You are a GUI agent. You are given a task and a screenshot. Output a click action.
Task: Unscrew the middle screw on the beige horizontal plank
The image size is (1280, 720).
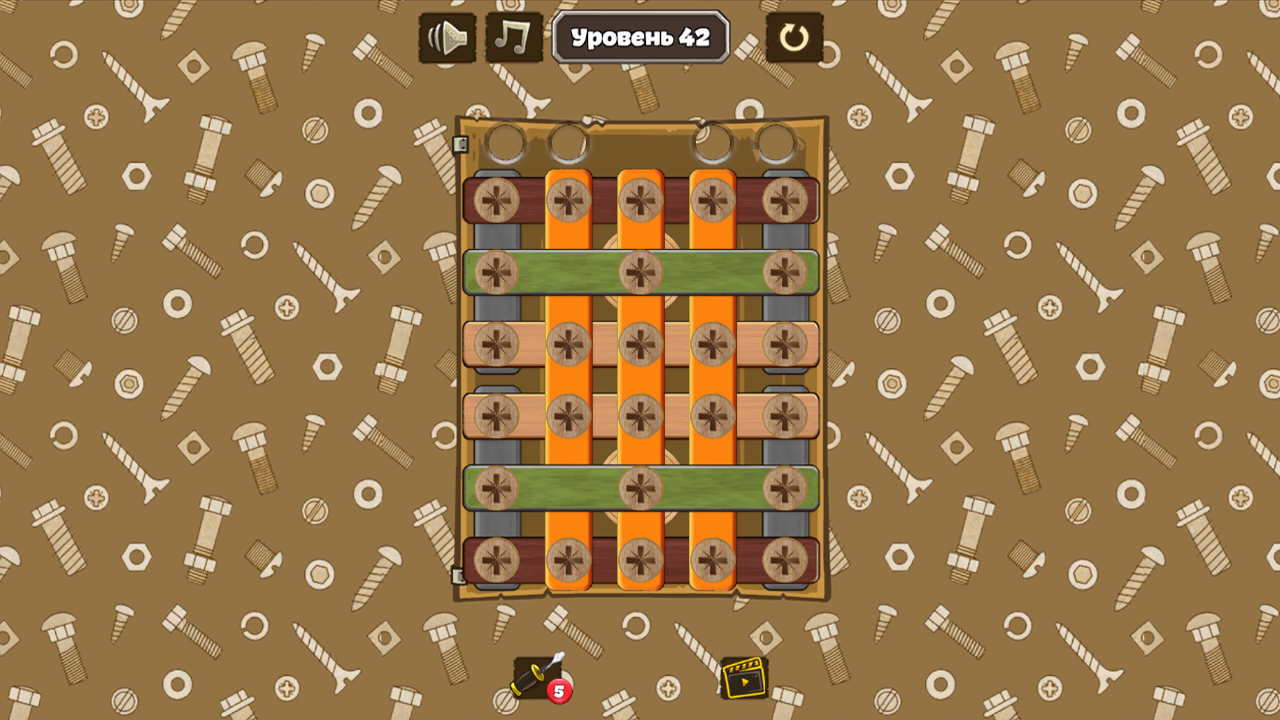(x=641, y=345)
